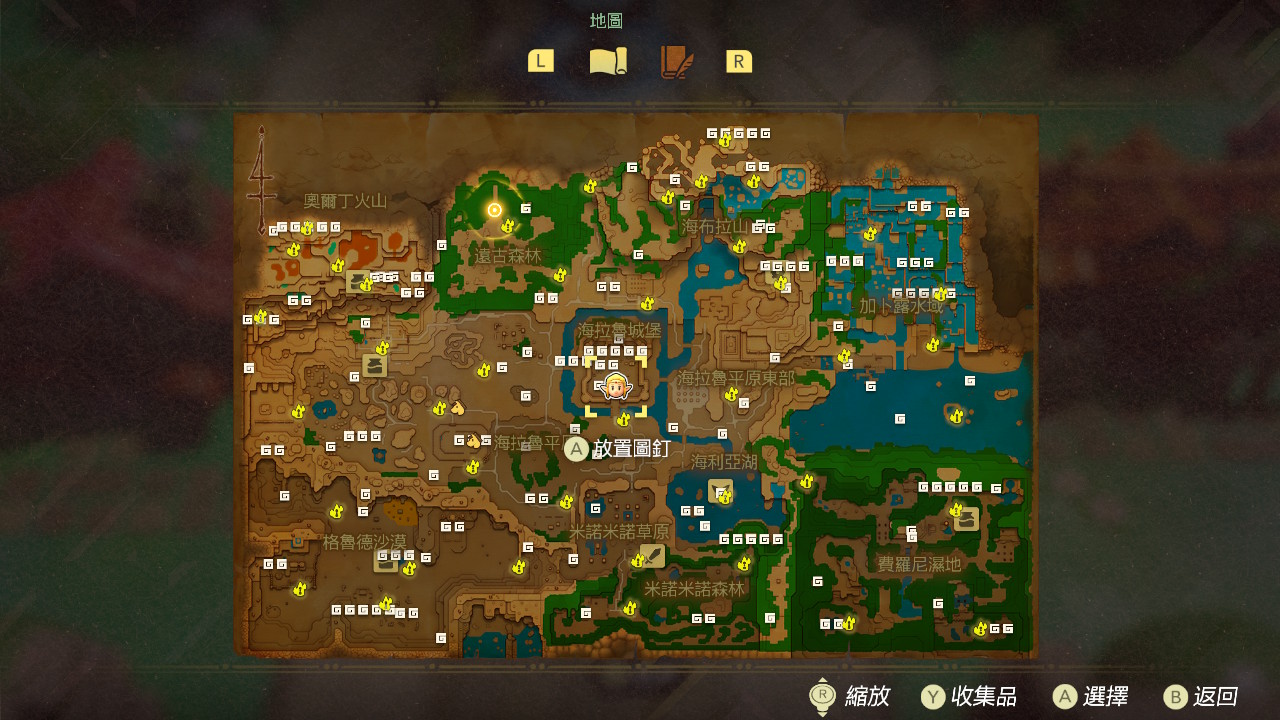The image size is (1280, 720).
Task: Select the dungeon icon below 格魯德沙漠 label
Action: [385, 561]
